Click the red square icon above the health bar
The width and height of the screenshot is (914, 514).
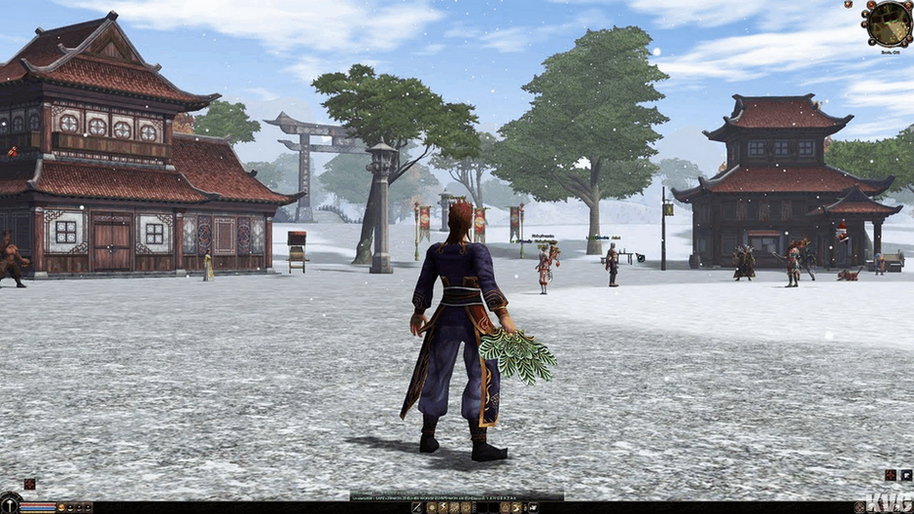coord(30,484)
